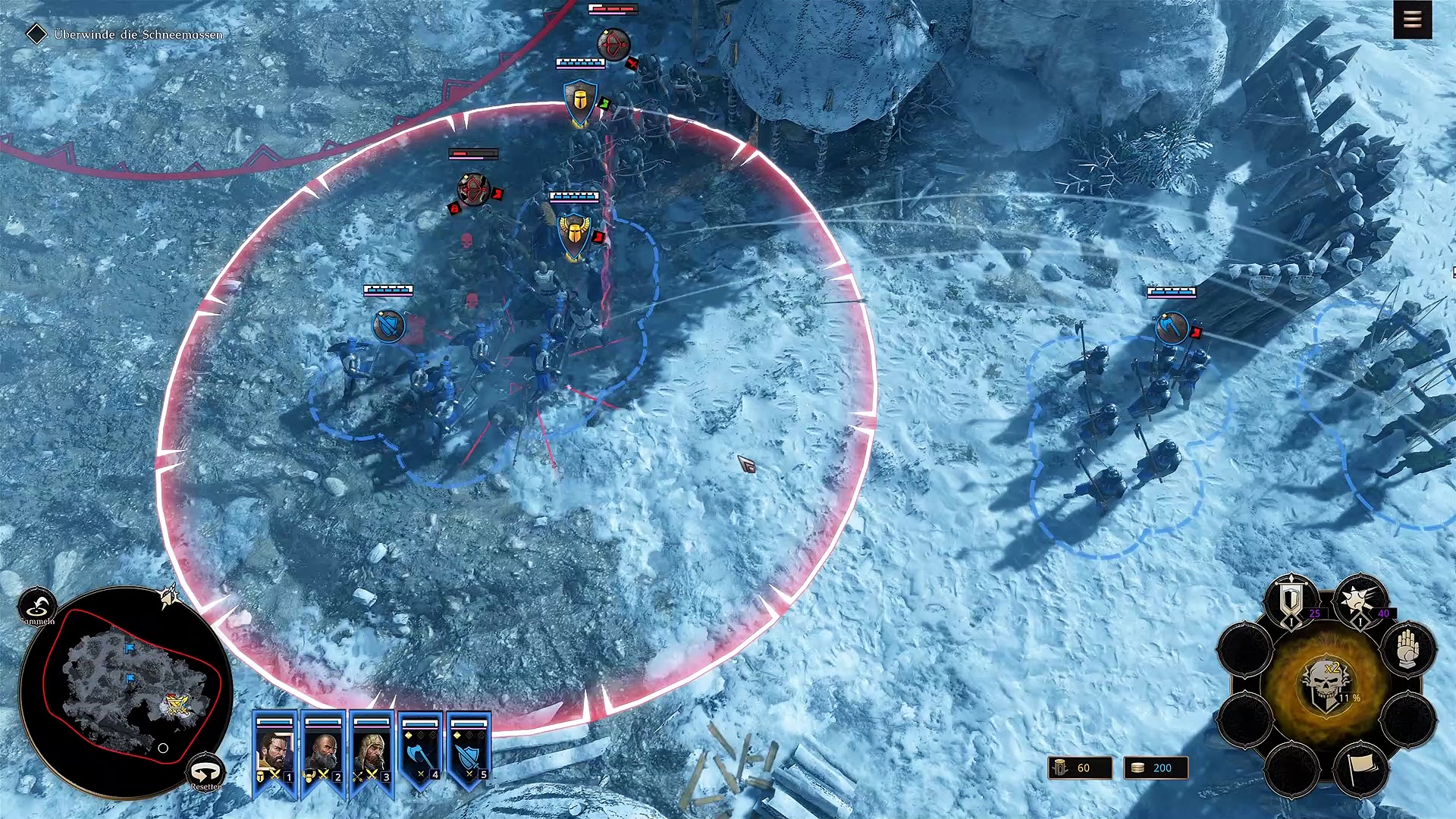Reset the camera with Resetten button

(x=206, y=773)
